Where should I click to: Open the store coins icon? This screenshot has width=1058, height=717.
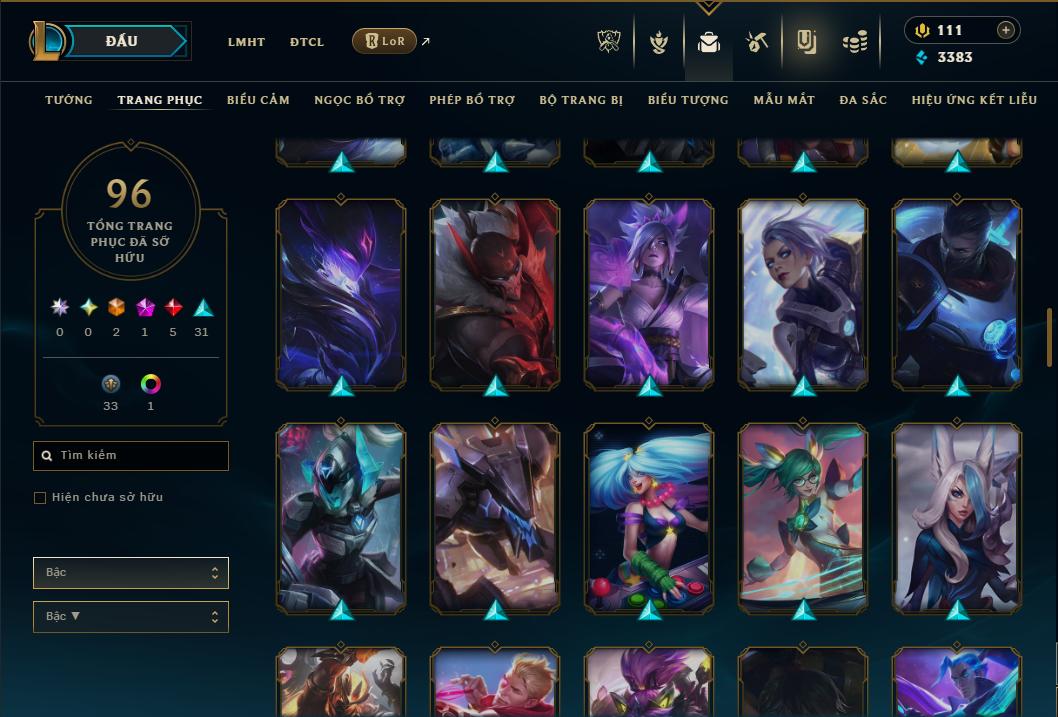click(854, 42)
